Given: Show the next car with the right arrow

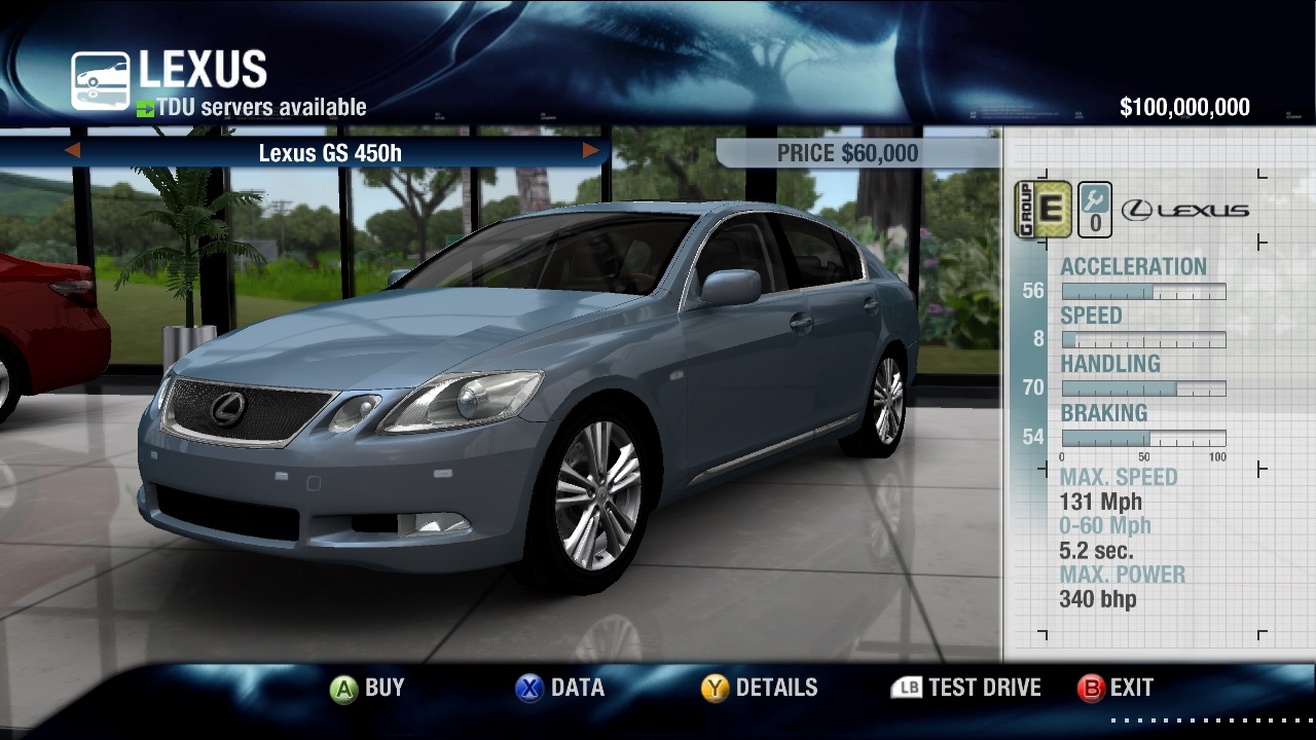Looking at the screenshot, I should pos(590,151).
